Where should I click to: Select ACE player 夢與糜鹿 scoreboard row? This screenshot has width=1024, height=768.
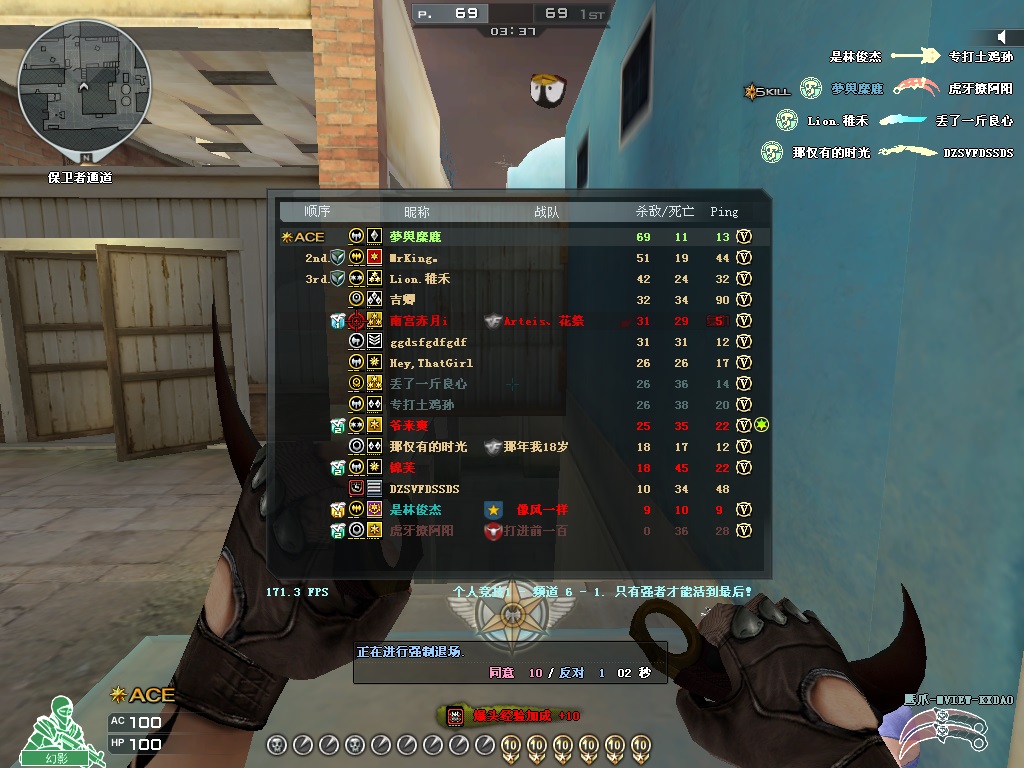pyautogui.click(x=415, y=237)
